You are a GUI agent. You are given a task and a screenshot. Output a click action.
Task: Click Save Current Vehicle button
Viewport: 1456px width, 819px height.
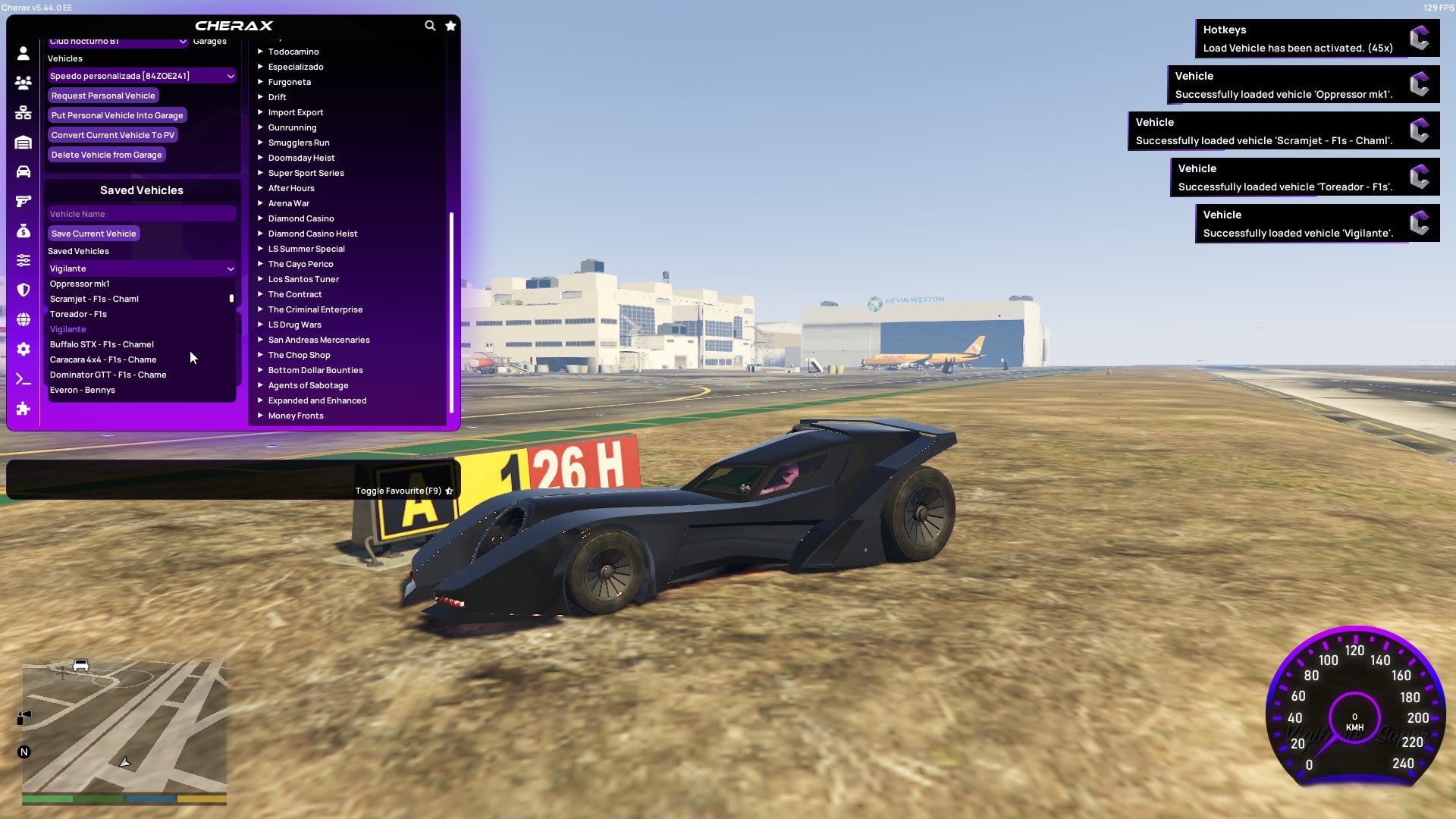pos(93,234)
